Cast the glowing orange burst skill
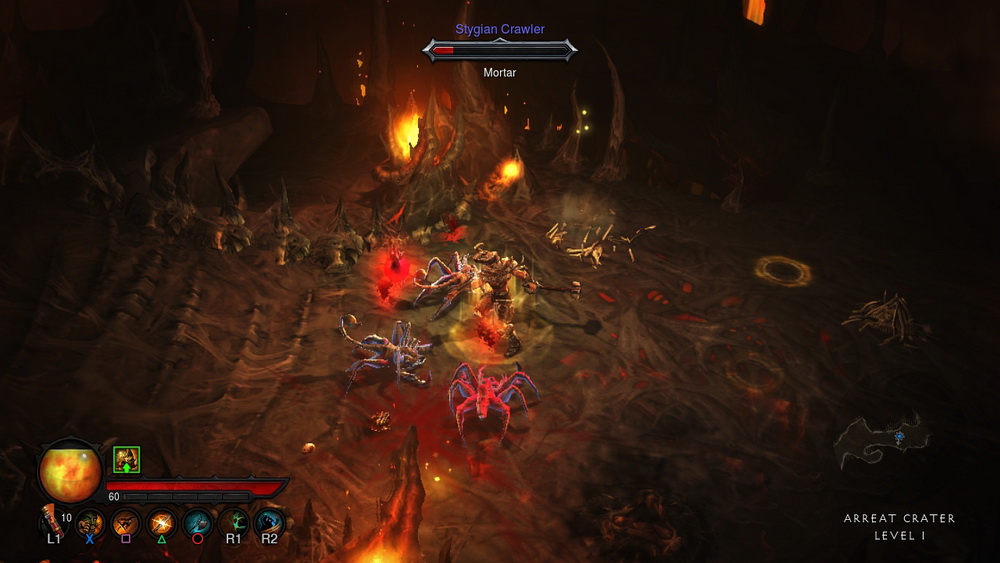The width and height of the screenshot is (1000, 563). (162, 522)
